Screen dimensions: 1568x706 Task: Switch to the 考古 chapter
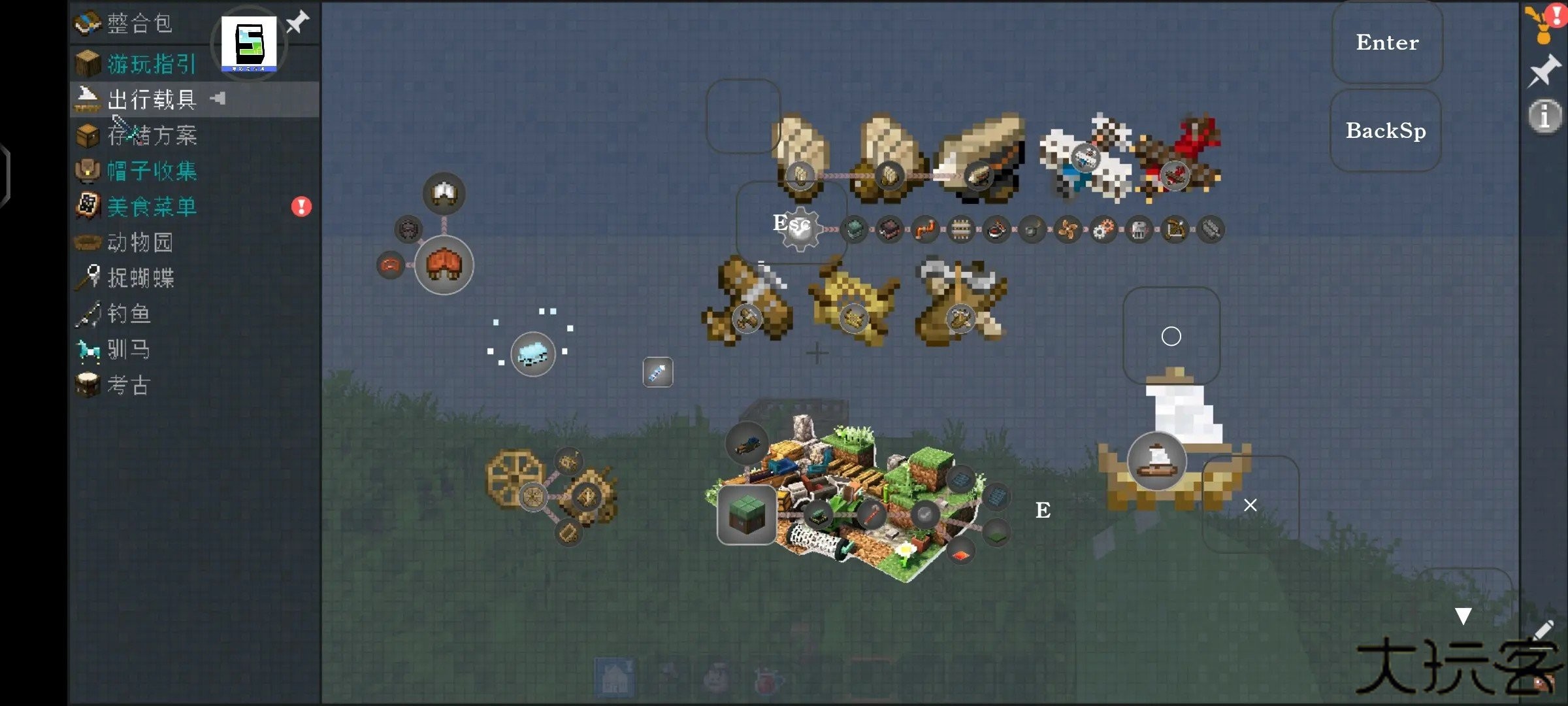[x=129, y=385]
